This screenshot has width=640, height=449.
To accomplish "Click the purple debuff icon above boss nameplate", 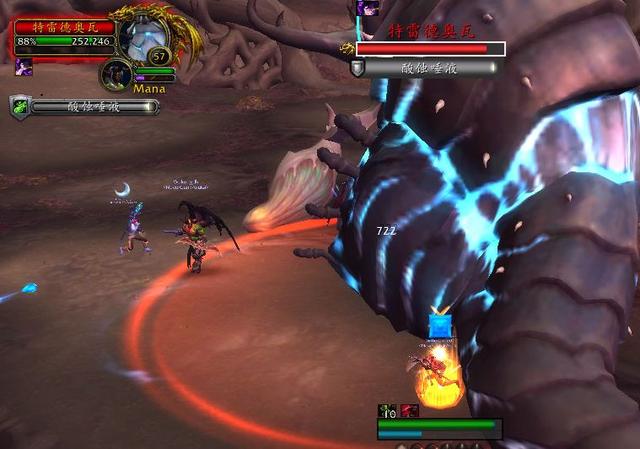I will (367, 8).
